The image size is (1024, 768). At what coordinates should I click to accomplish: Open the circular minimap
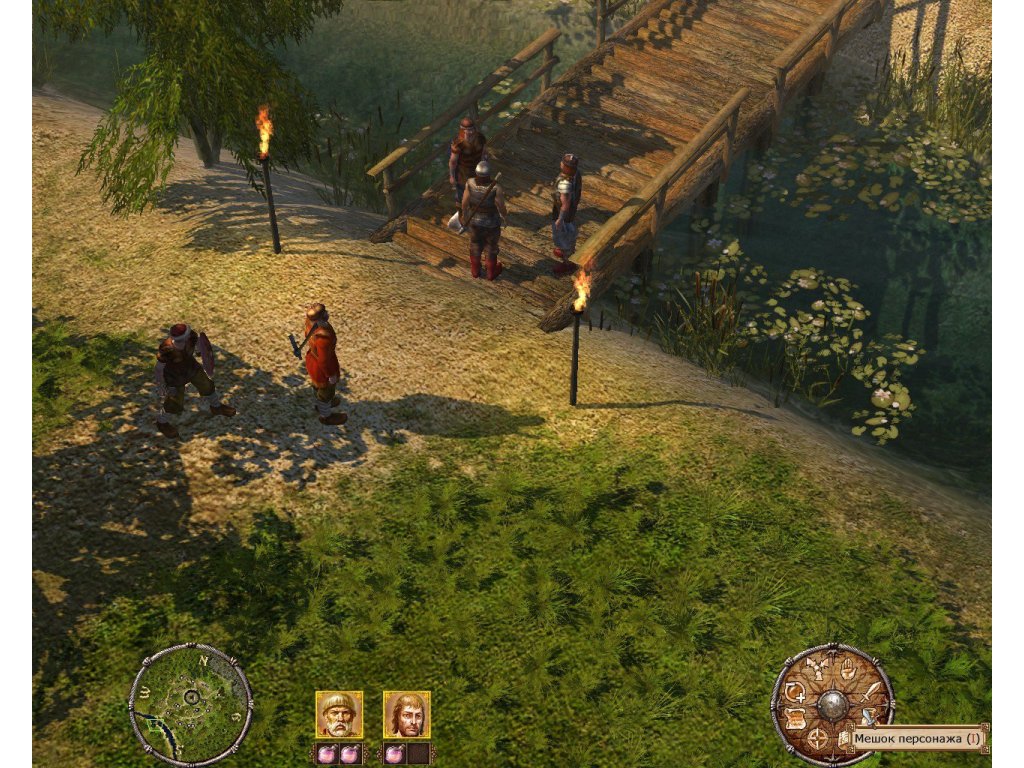point(190,703)
